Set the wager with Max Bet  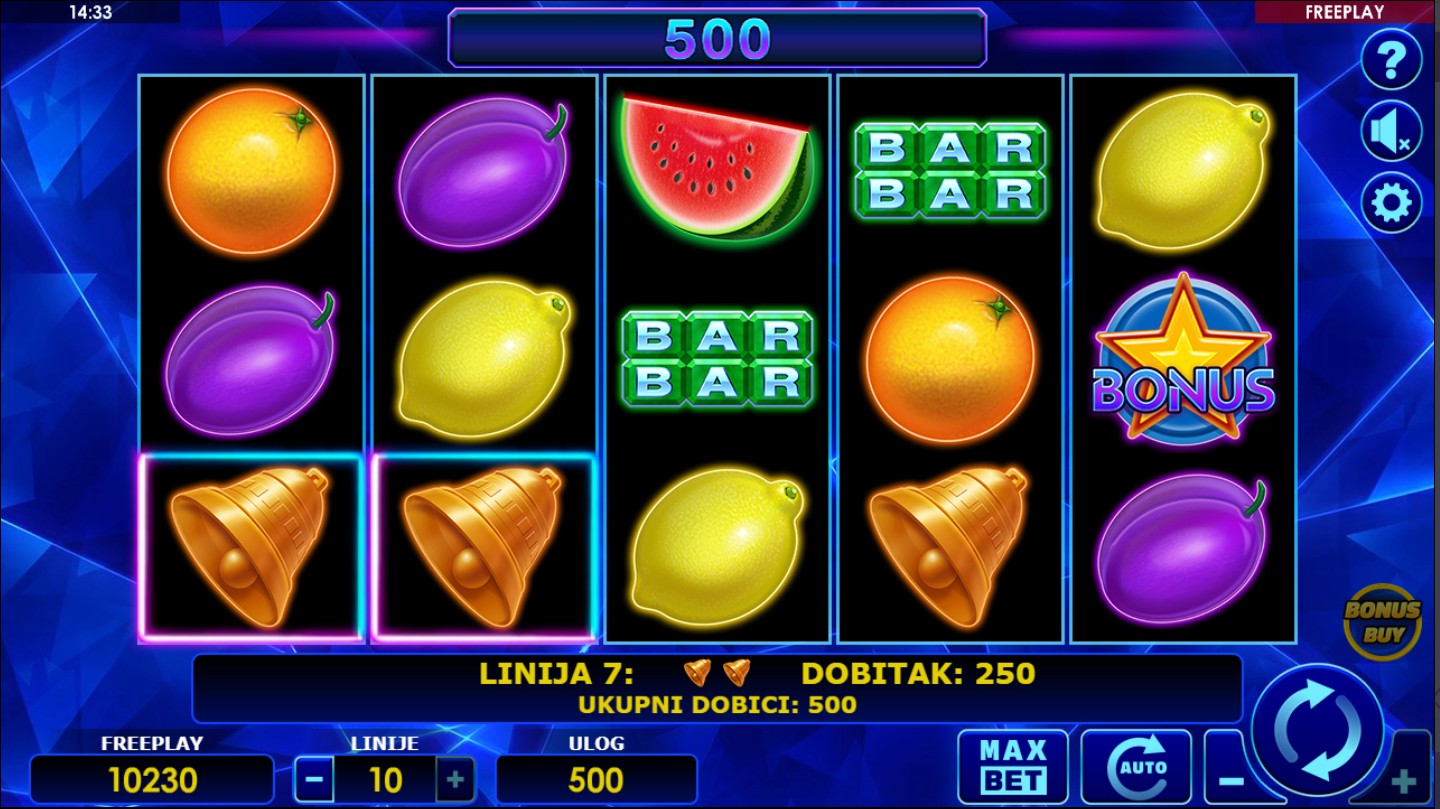point(1012,768)
